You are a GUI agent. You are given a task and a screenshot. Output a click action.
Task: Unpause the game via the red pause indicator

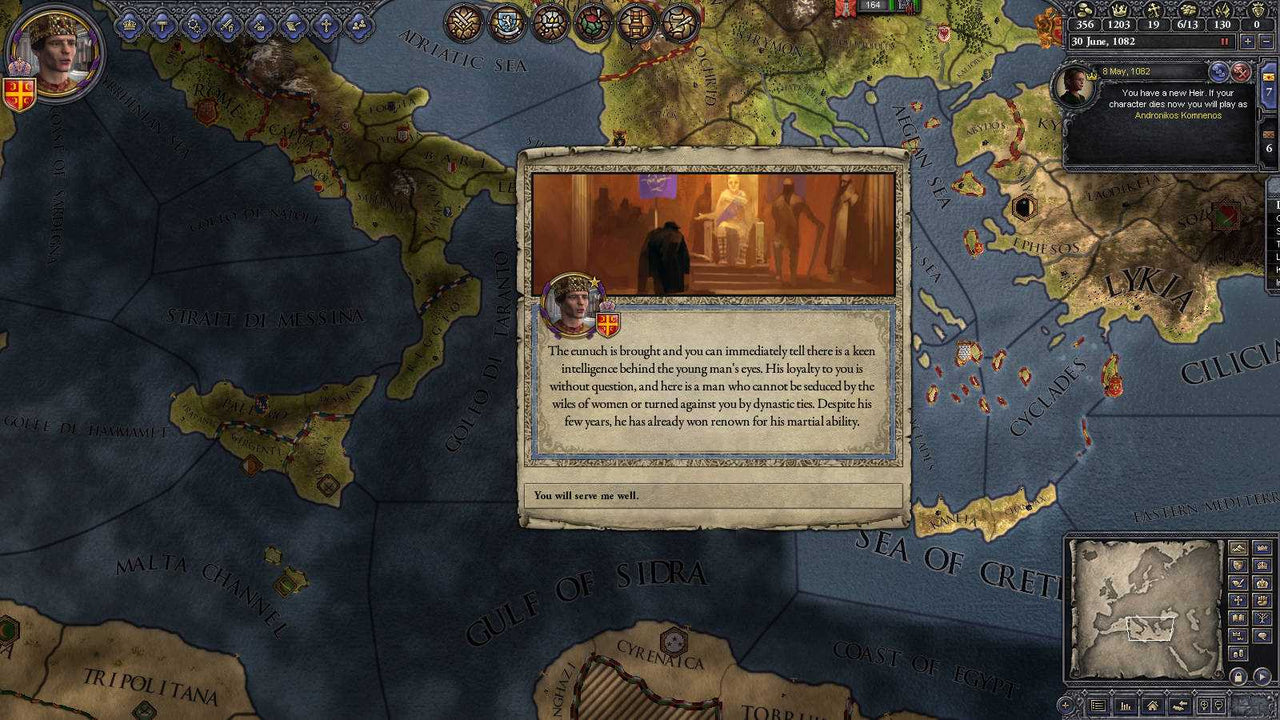click(x=1224, y=41)
